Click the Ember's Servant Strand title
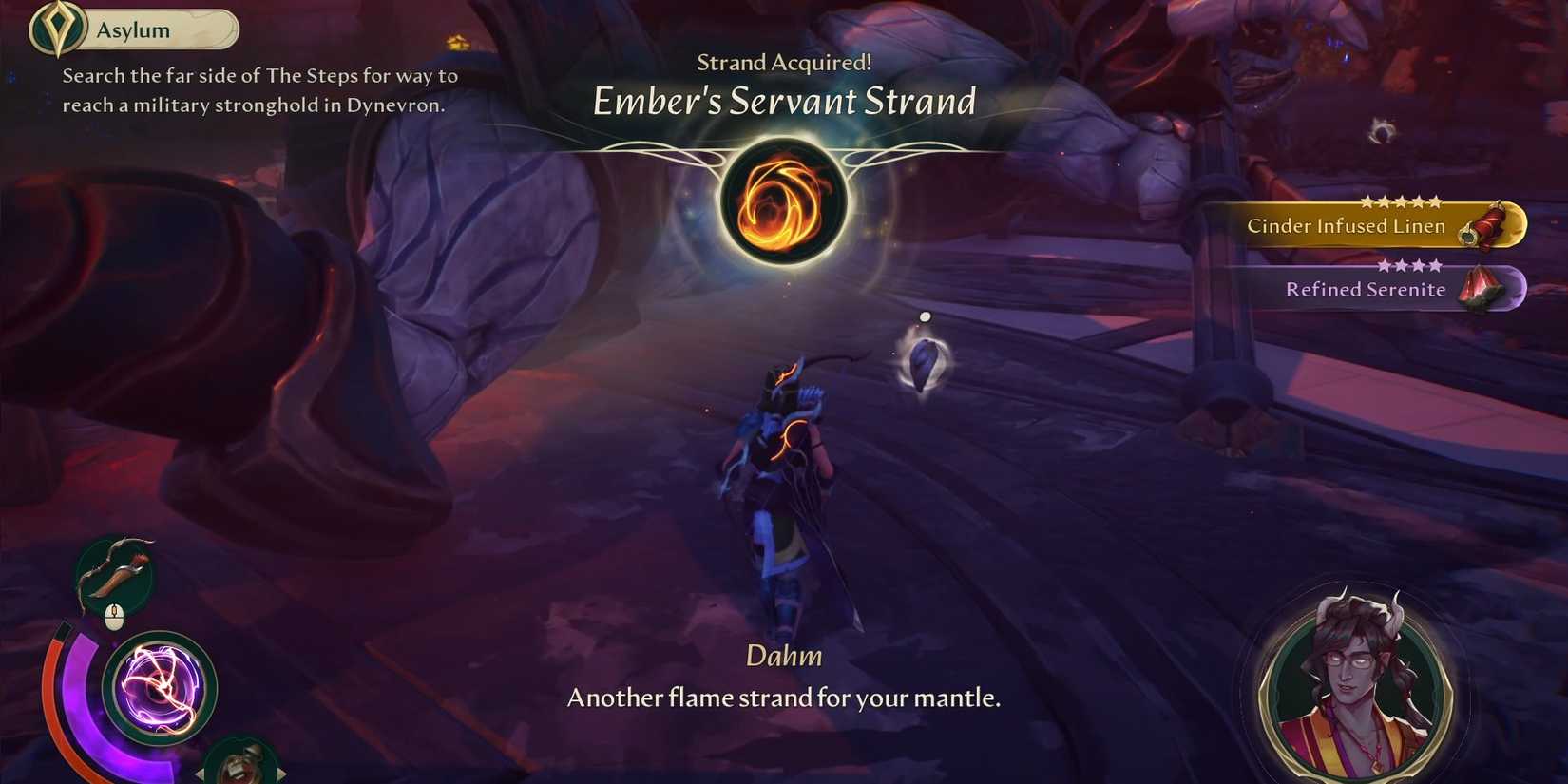 click(x=785, y=102)
